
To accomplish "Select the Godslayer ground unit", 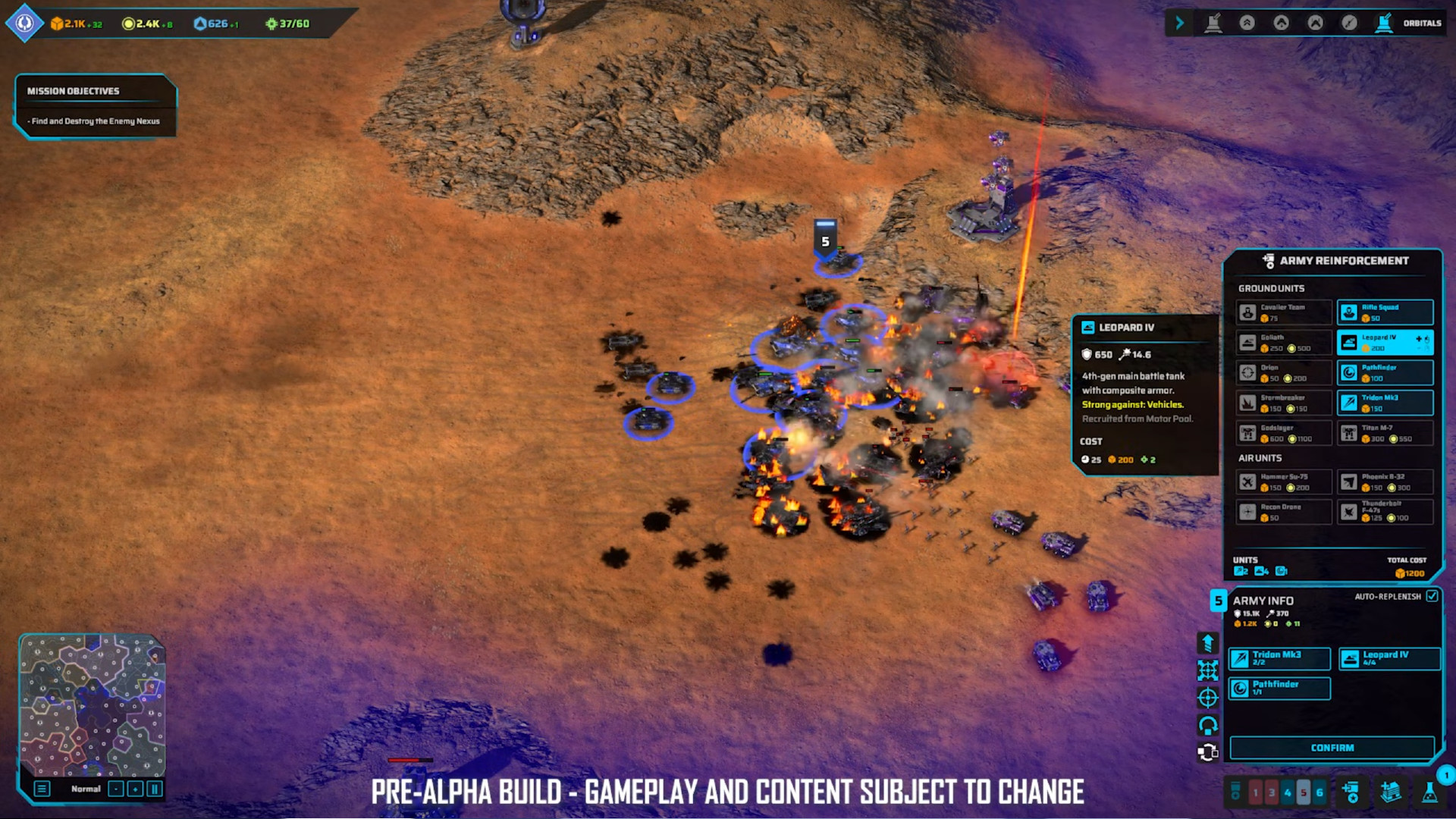I will coord(1284,433).
